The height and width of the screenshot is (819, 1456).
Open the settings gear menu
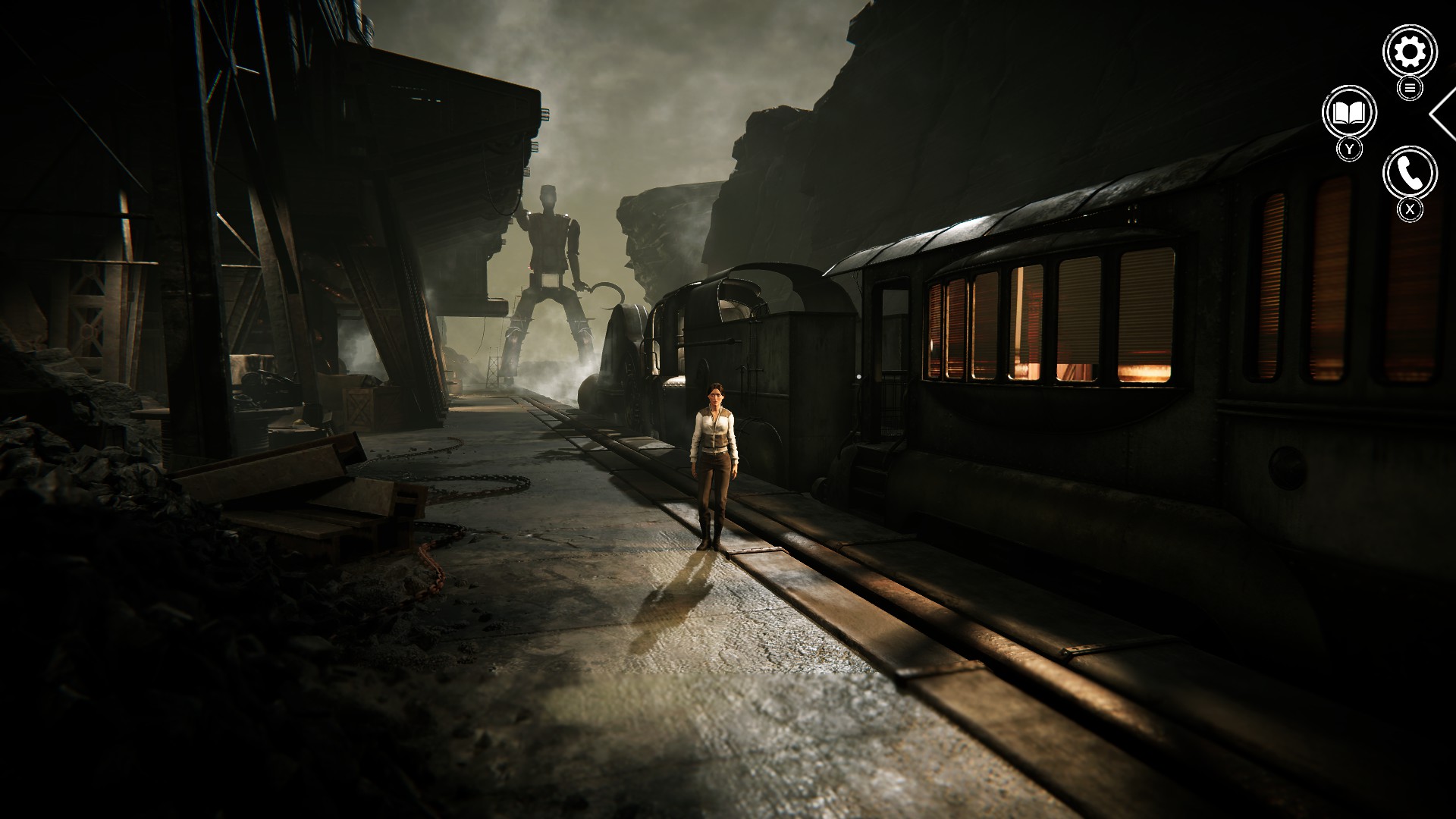[x=1410, y=52]
